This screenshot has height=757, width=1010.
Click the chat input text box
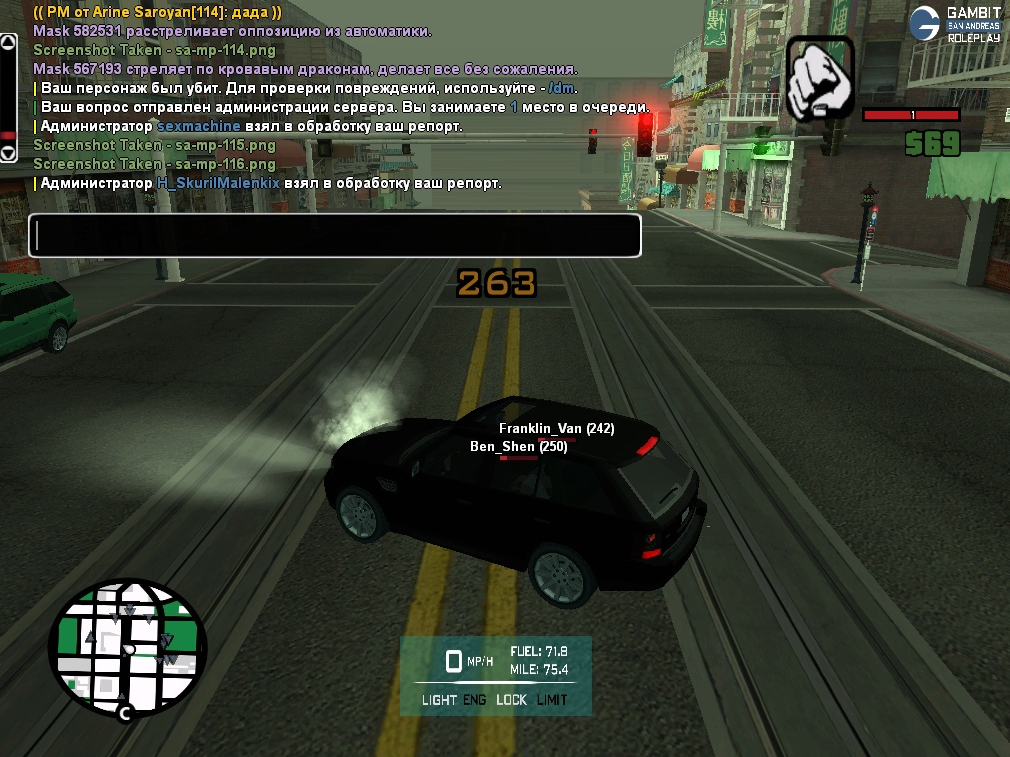coord(334,236)
